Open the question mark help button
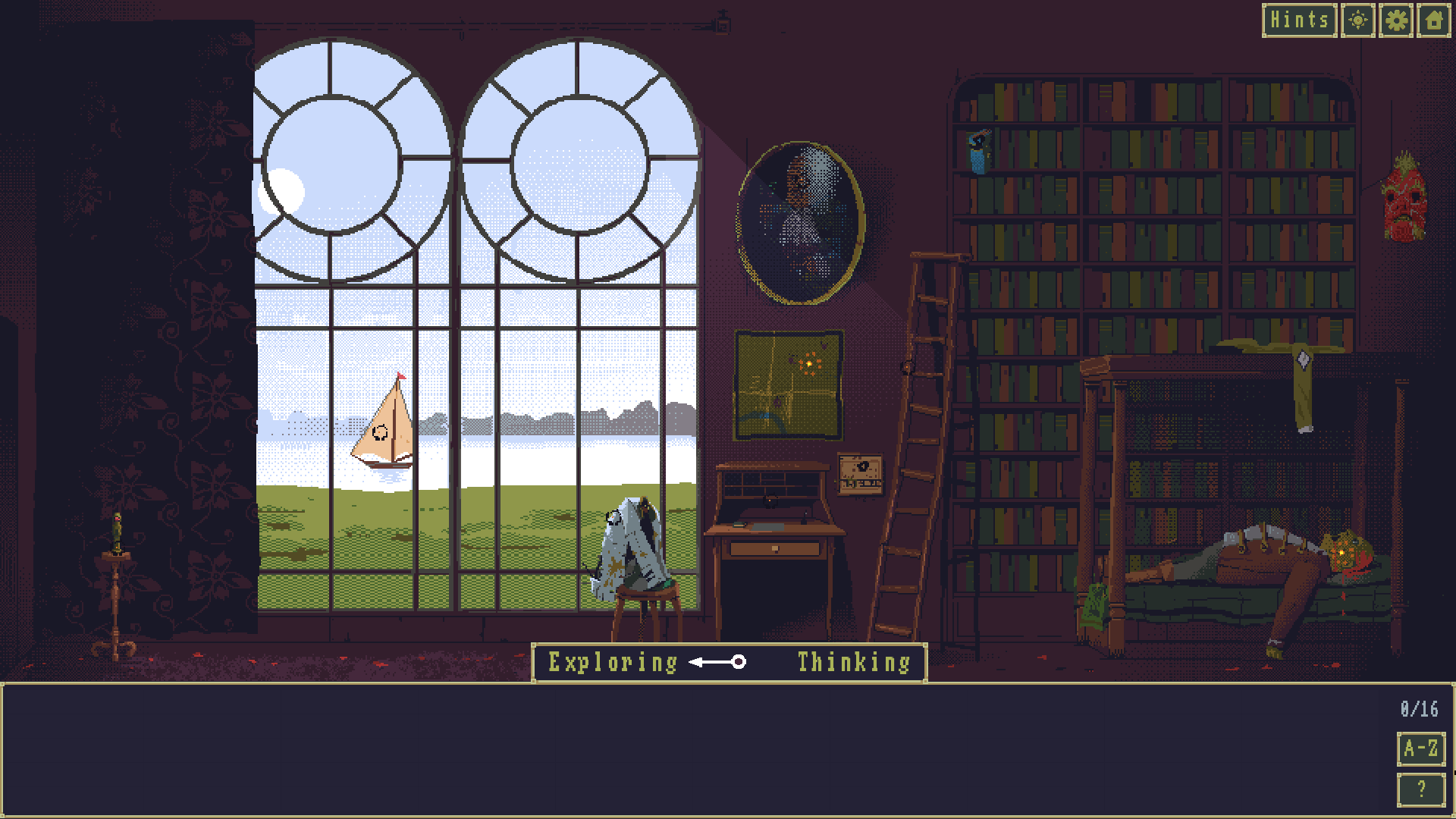 [x=1420, y=789]
